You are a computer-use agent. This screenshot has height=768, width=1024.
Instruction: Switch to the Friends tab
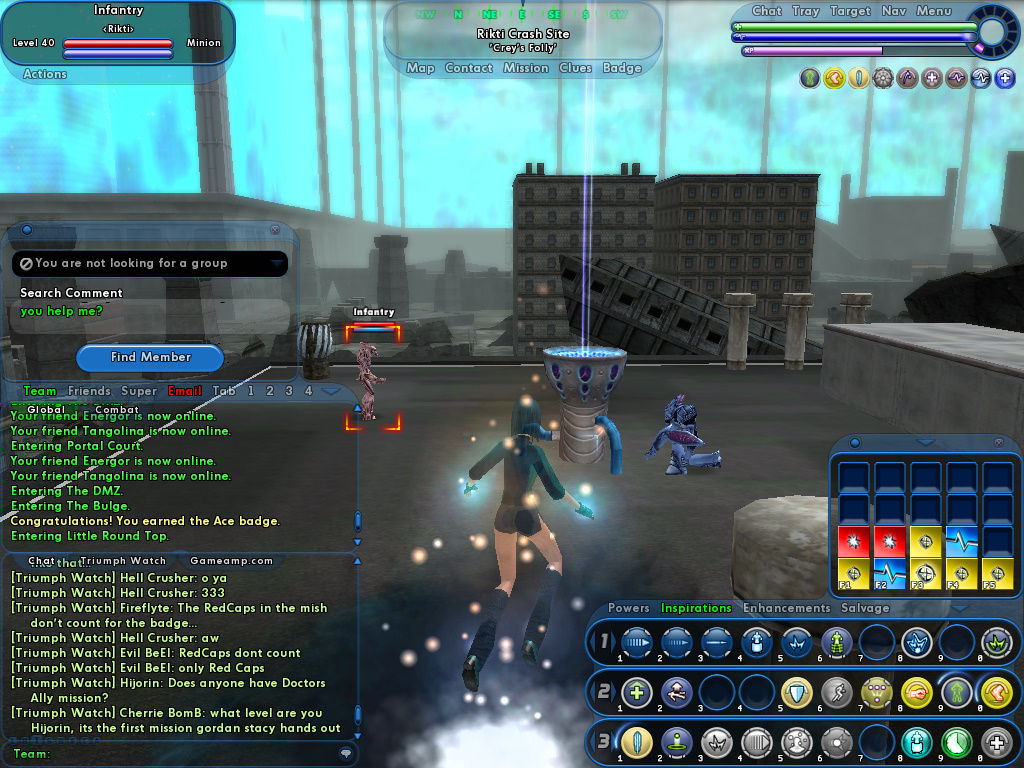[x=89, y=391]
